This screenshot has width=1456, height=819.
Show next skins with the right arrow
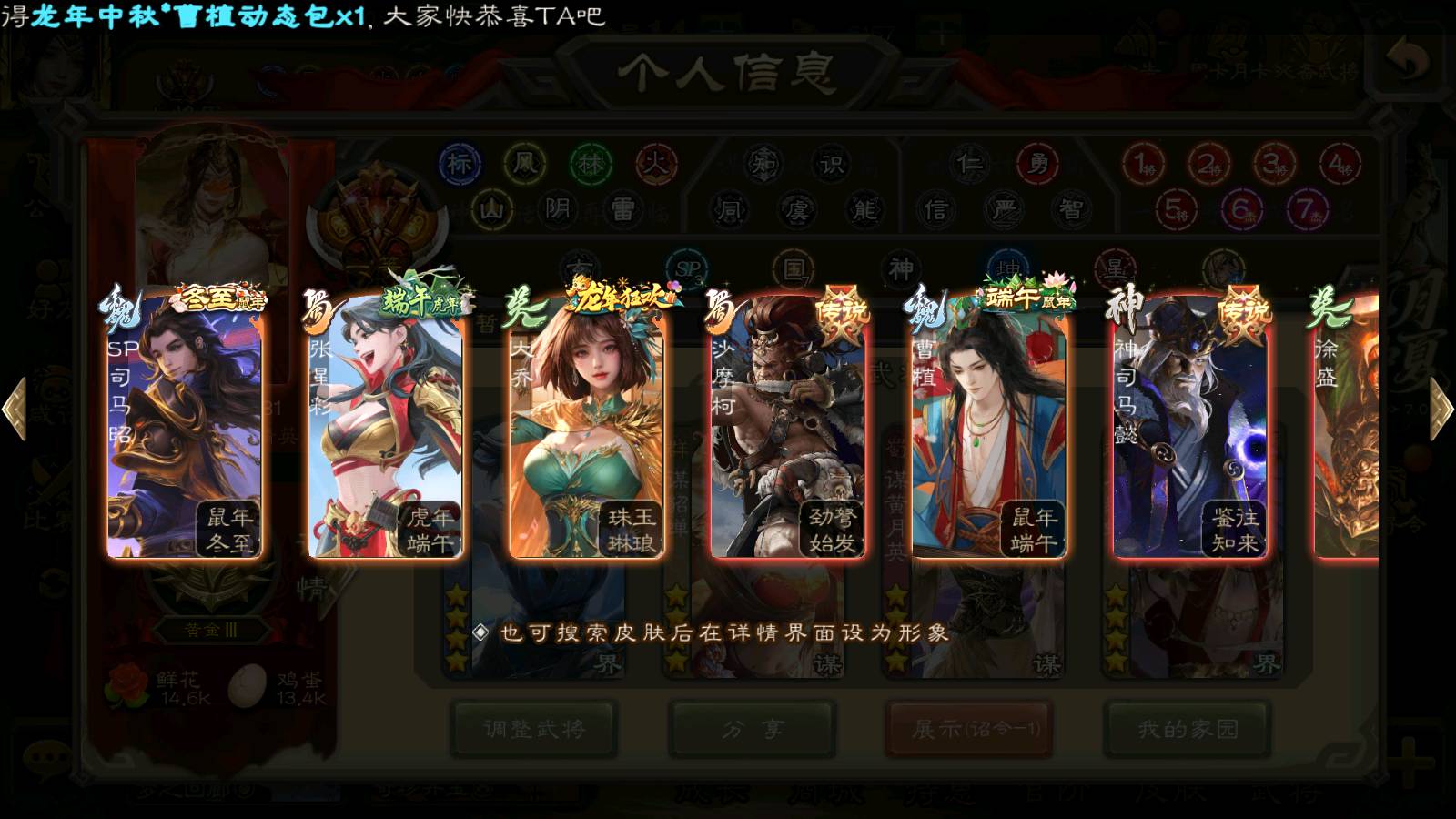click(1441, 409)
